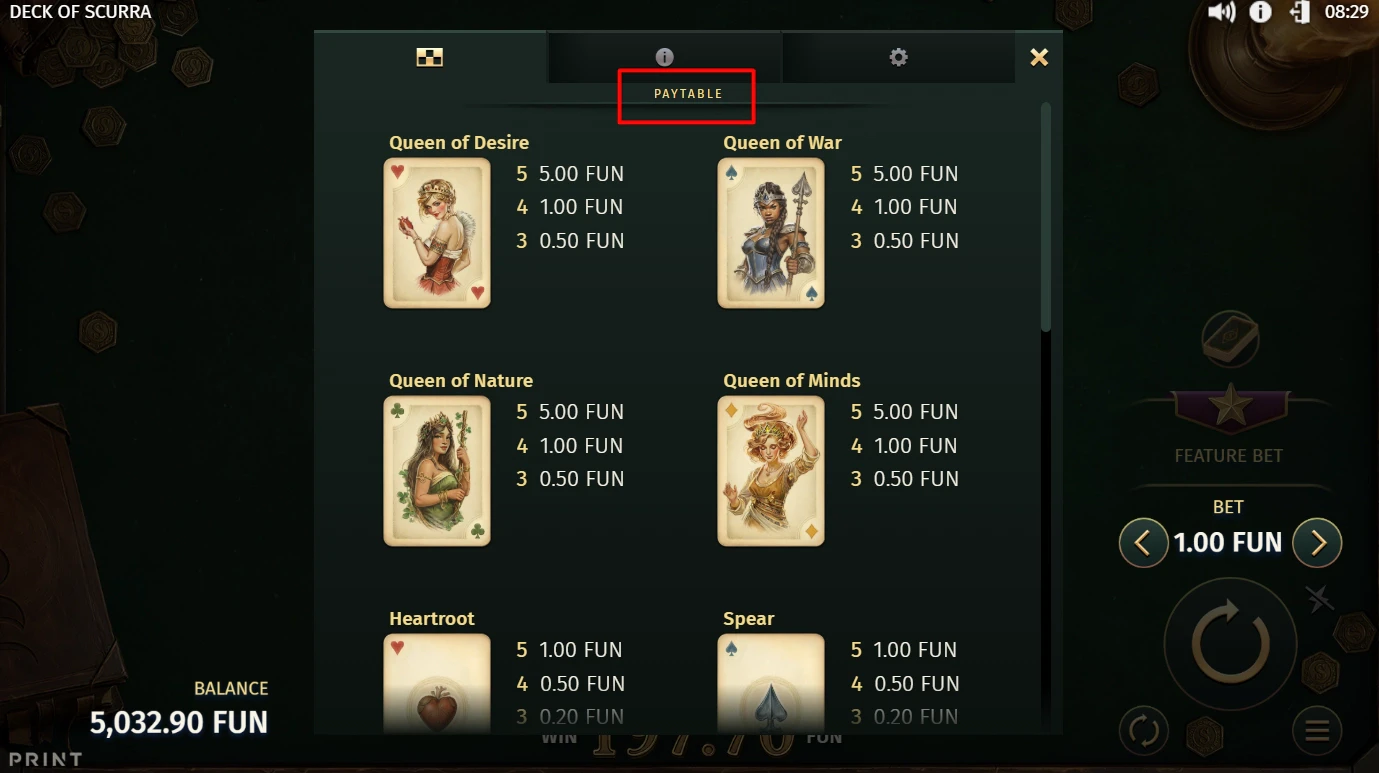Click the PRINT button
This screenshot has height=773, width=1379.
point(44,760)
